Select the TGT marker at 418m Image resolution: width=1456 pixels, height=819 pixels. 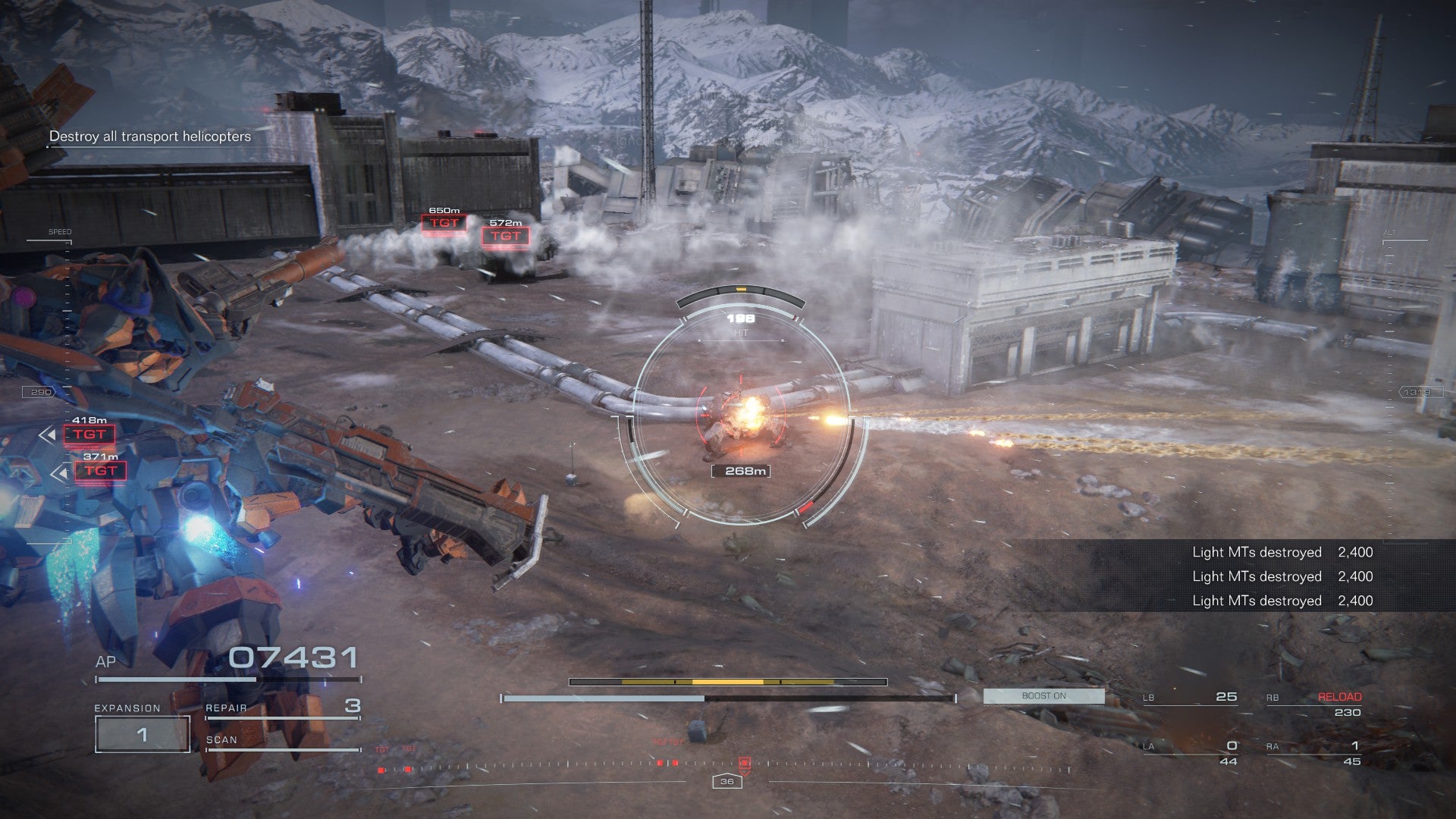(89, 435)
